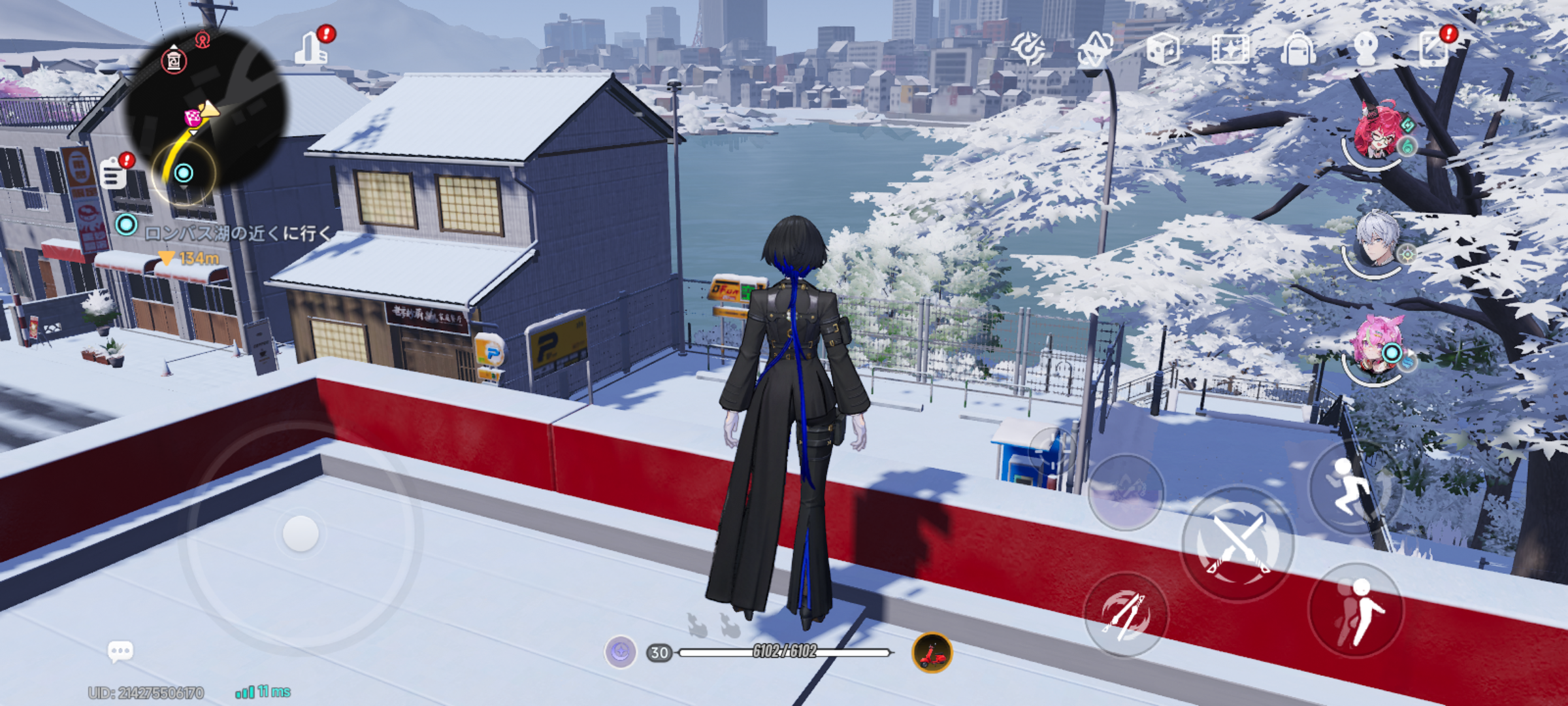
Task: Open the dice cube menu
Action: [x=1163, y=49]
